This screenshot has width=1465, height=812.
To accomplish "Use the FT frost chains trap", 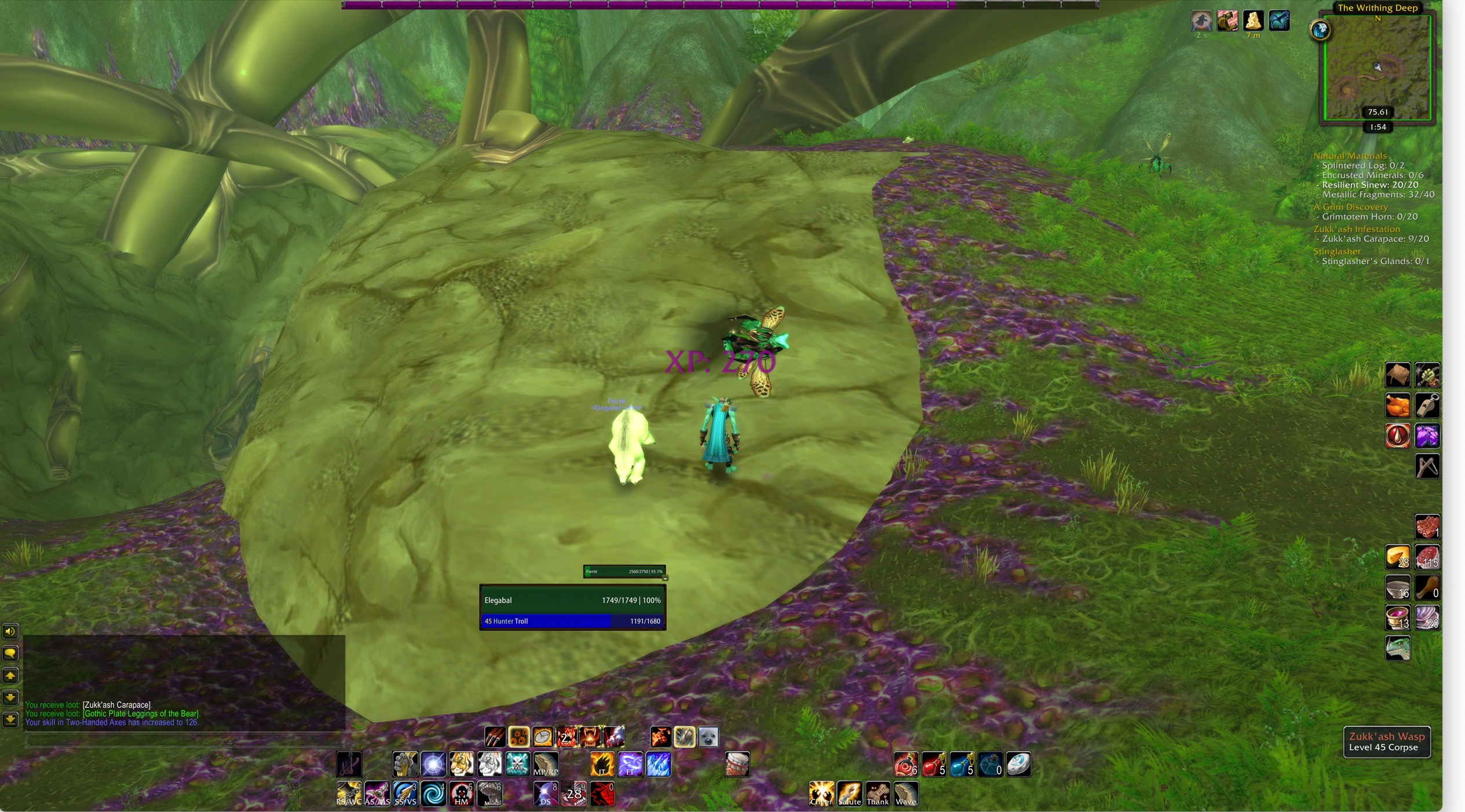I will coord(630,765).
